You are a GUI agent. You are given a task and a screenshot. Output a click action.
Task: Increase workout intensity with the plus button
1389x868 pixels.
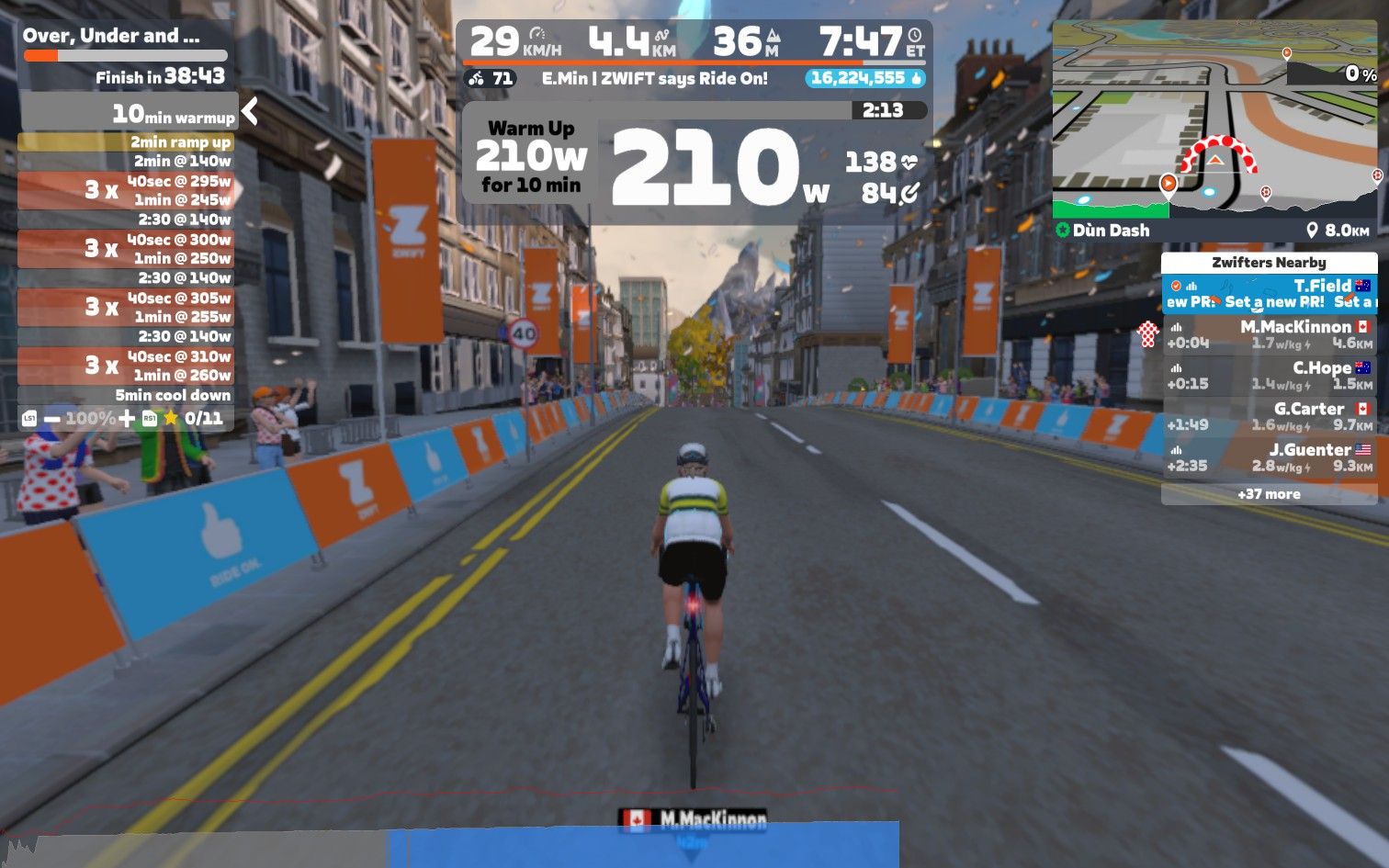(127, 419)
